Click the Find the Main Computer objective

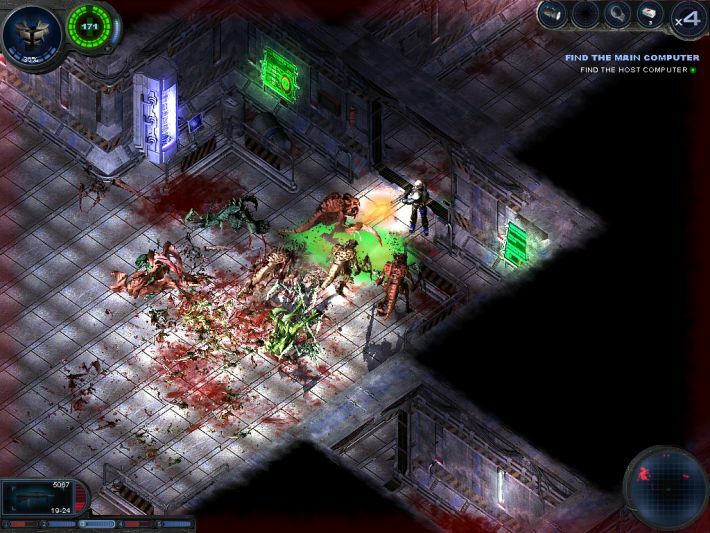pos(631,58)
